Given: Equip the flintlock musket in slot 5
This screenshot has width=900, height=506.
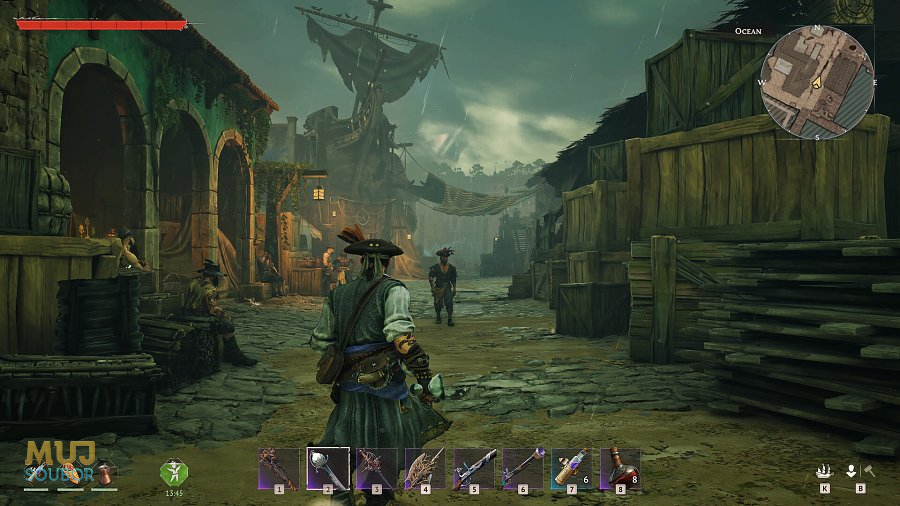Looking at the screenshot, I should coord(473,467).
